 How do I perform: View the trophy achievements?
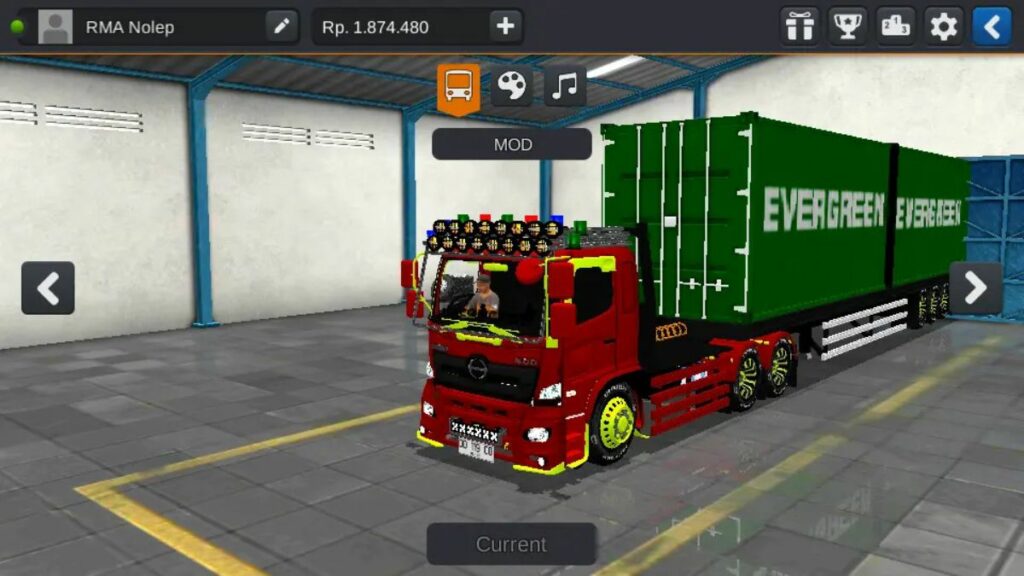tap(848, 27)
